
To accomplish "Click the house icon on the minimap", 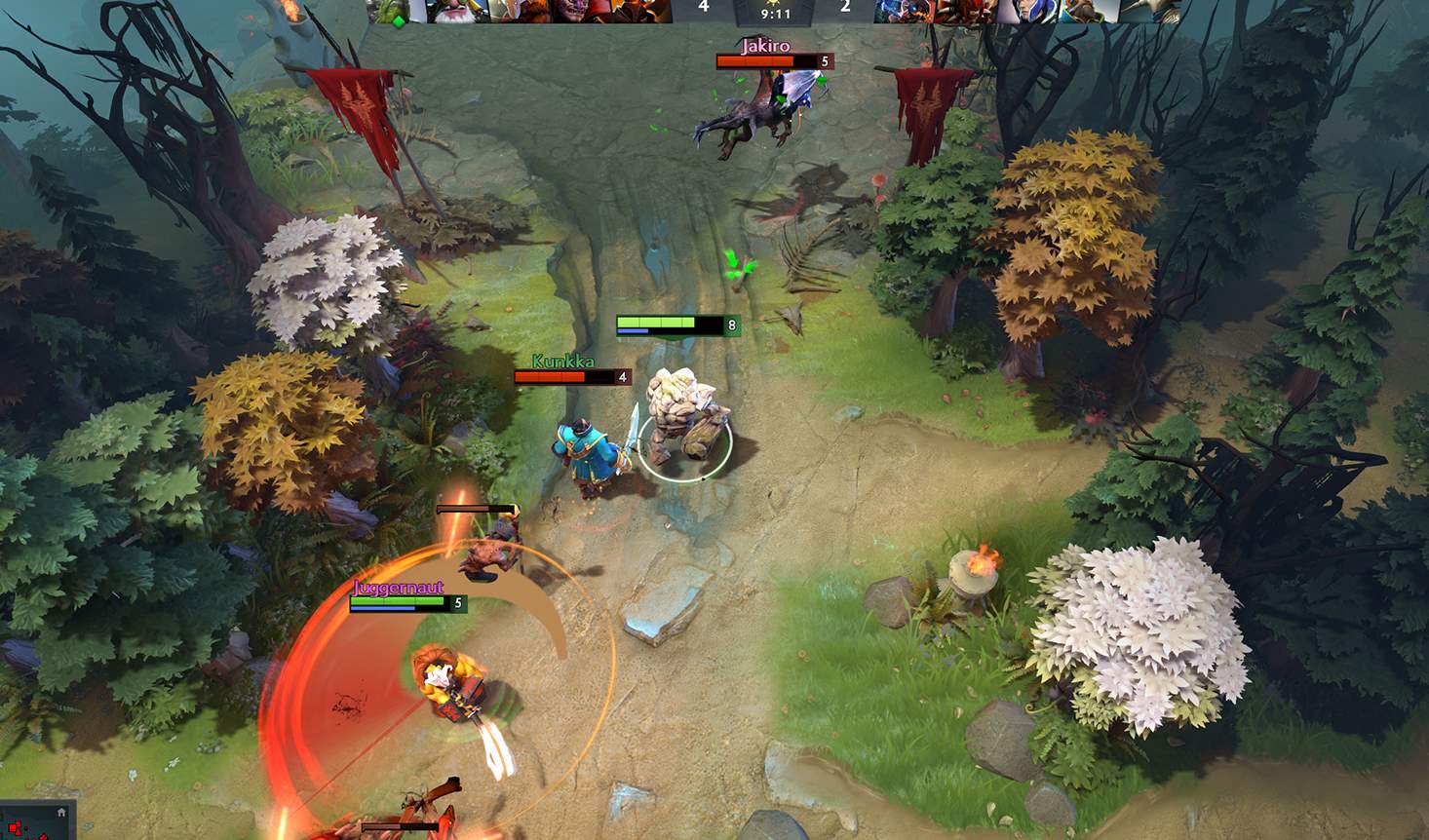I will (61, 812).
